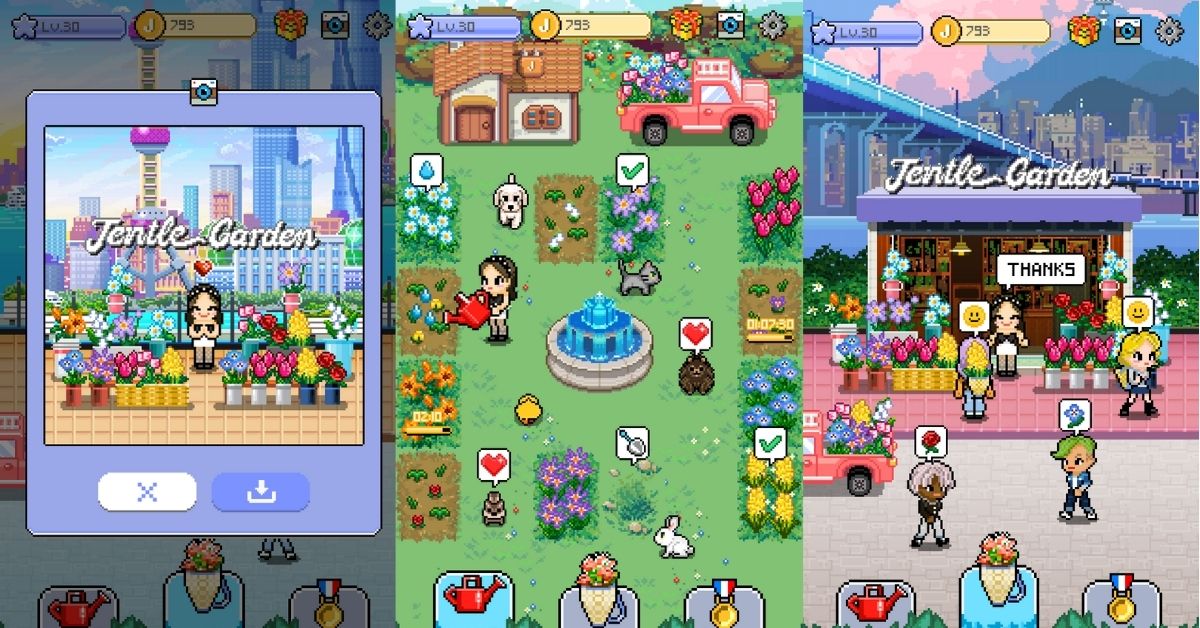Open the camera on the garden screen
Image resolution: width=1200 pixels, height=628 pixels.
point(731,25)
